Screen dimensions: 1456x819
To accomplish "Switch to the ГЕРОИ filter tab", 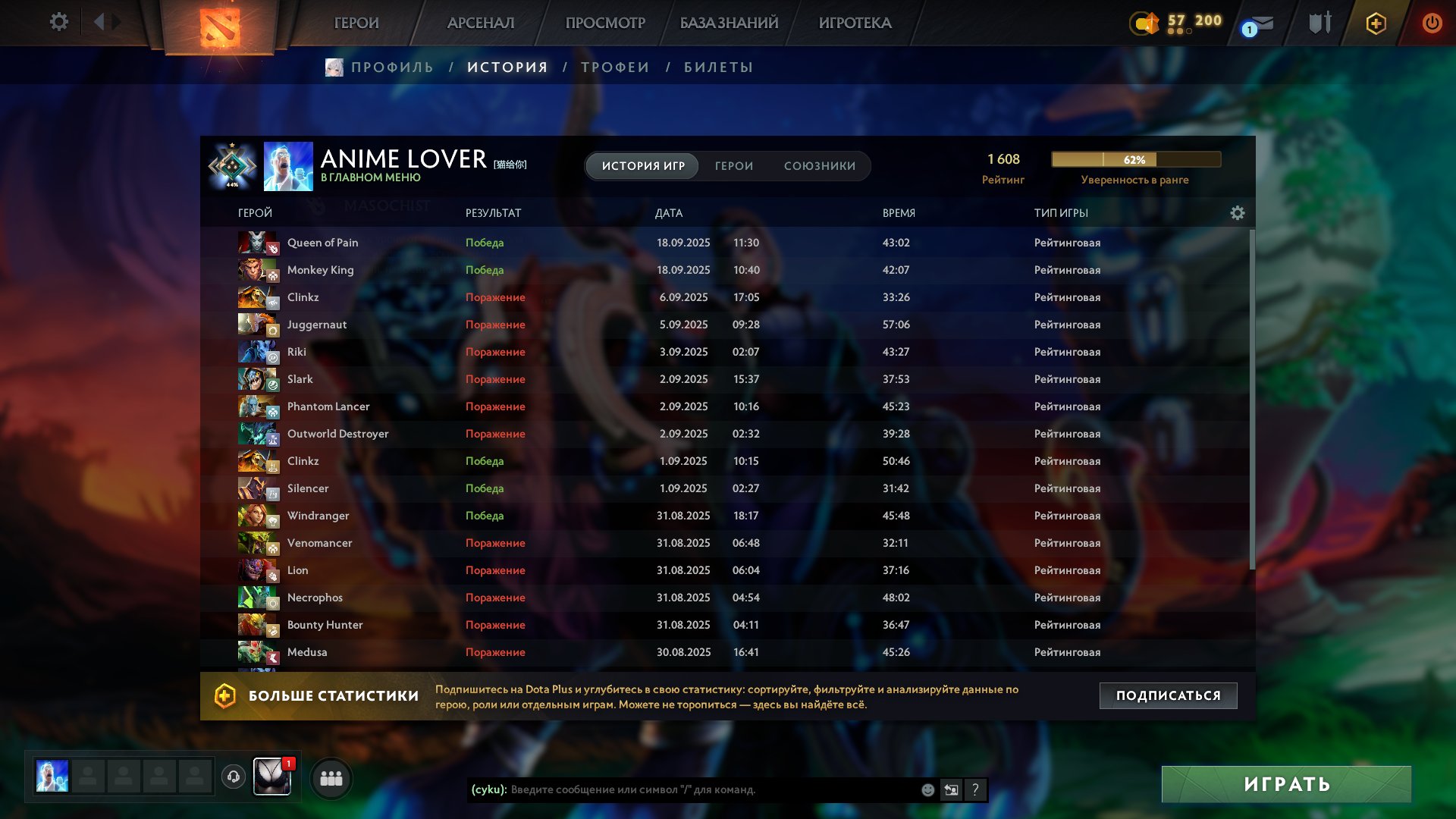I will [x=733, y=165].
